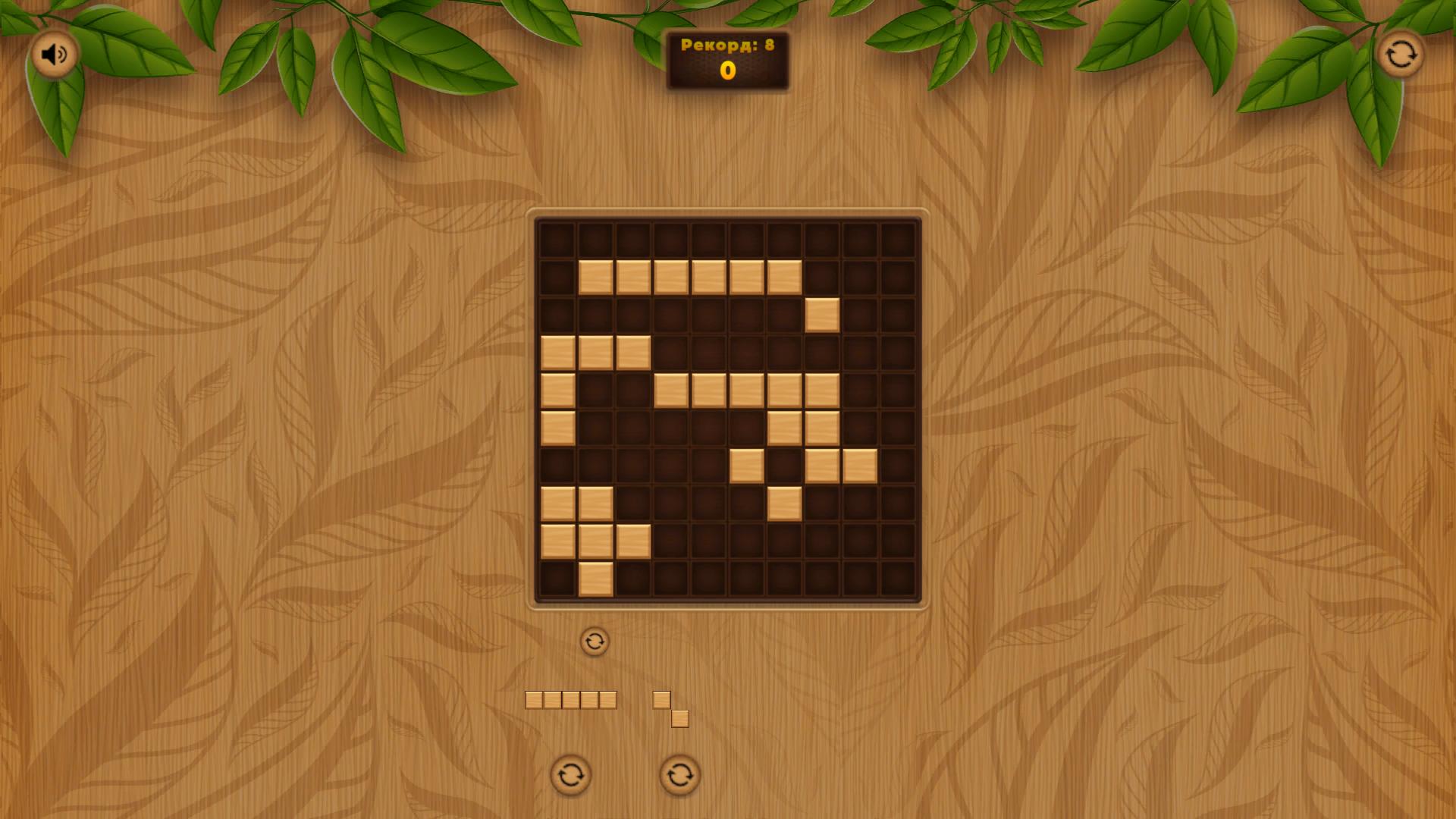Click the score panel showing Рекорд: 8
This screenshot has width=1456, height=819.
coord(726,44)
